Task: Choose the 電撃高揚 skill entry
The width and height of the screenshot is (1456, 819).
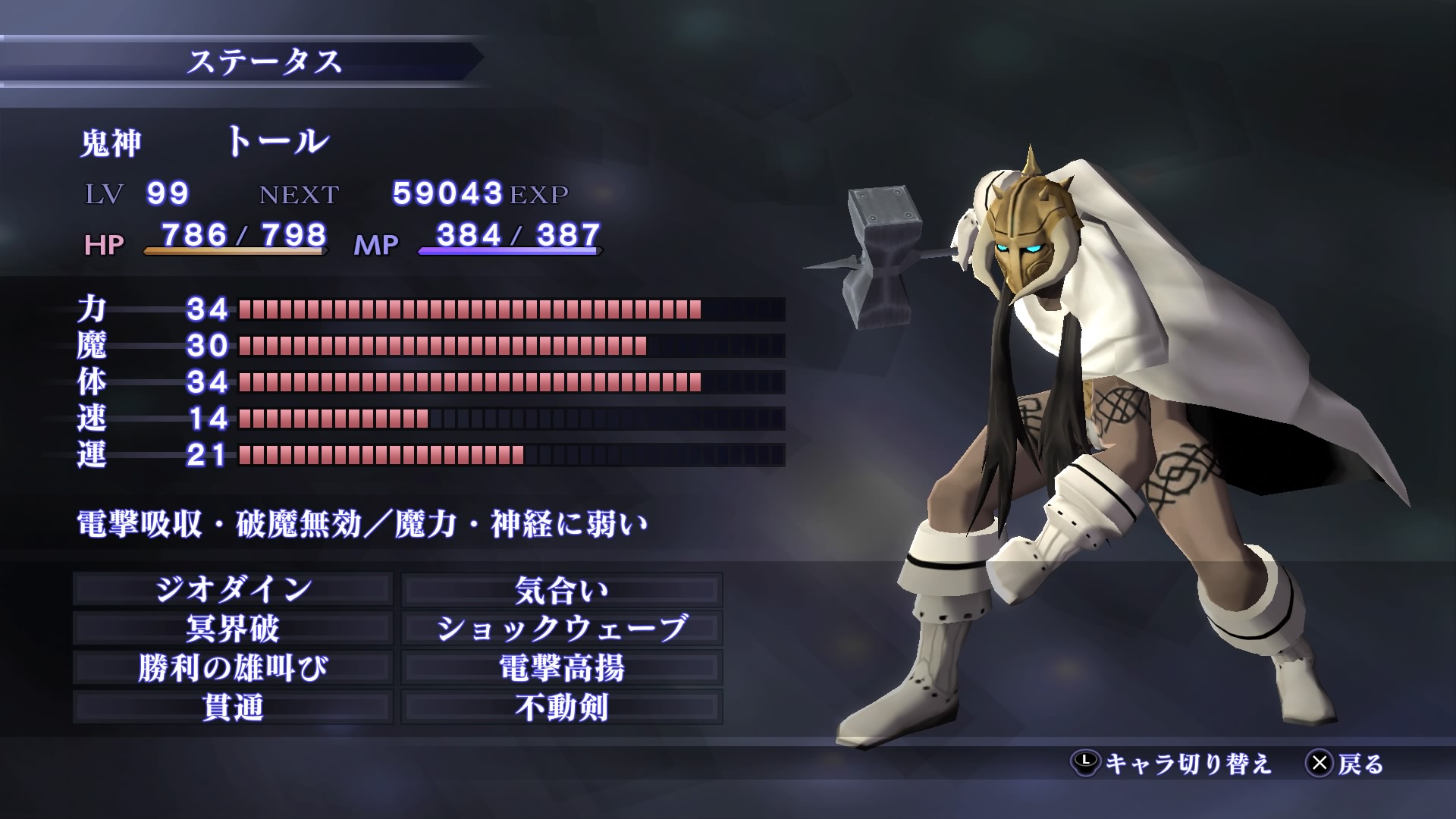Action: [561, 668]
